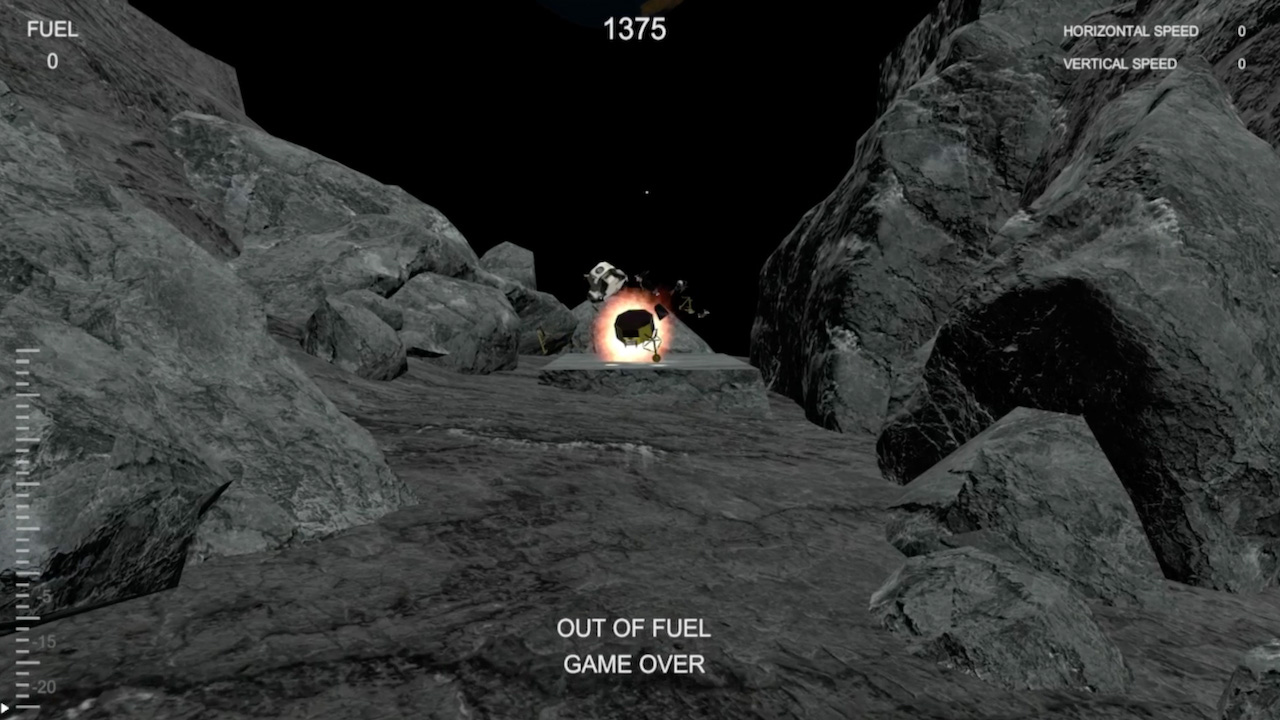Click the GAME OVER text
This screenshot has width=1280, height=720.
coord(635,664)
